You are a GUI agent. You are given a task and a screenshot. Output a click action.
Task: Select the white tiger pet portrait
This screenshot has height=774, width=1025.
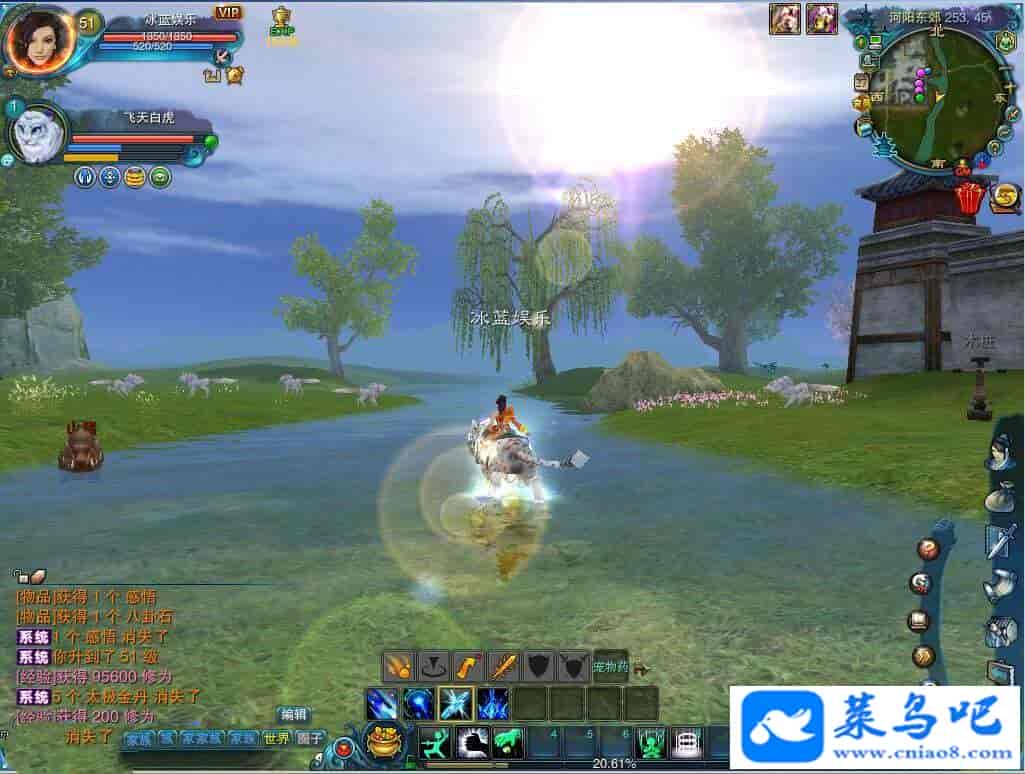pos(38,134)
